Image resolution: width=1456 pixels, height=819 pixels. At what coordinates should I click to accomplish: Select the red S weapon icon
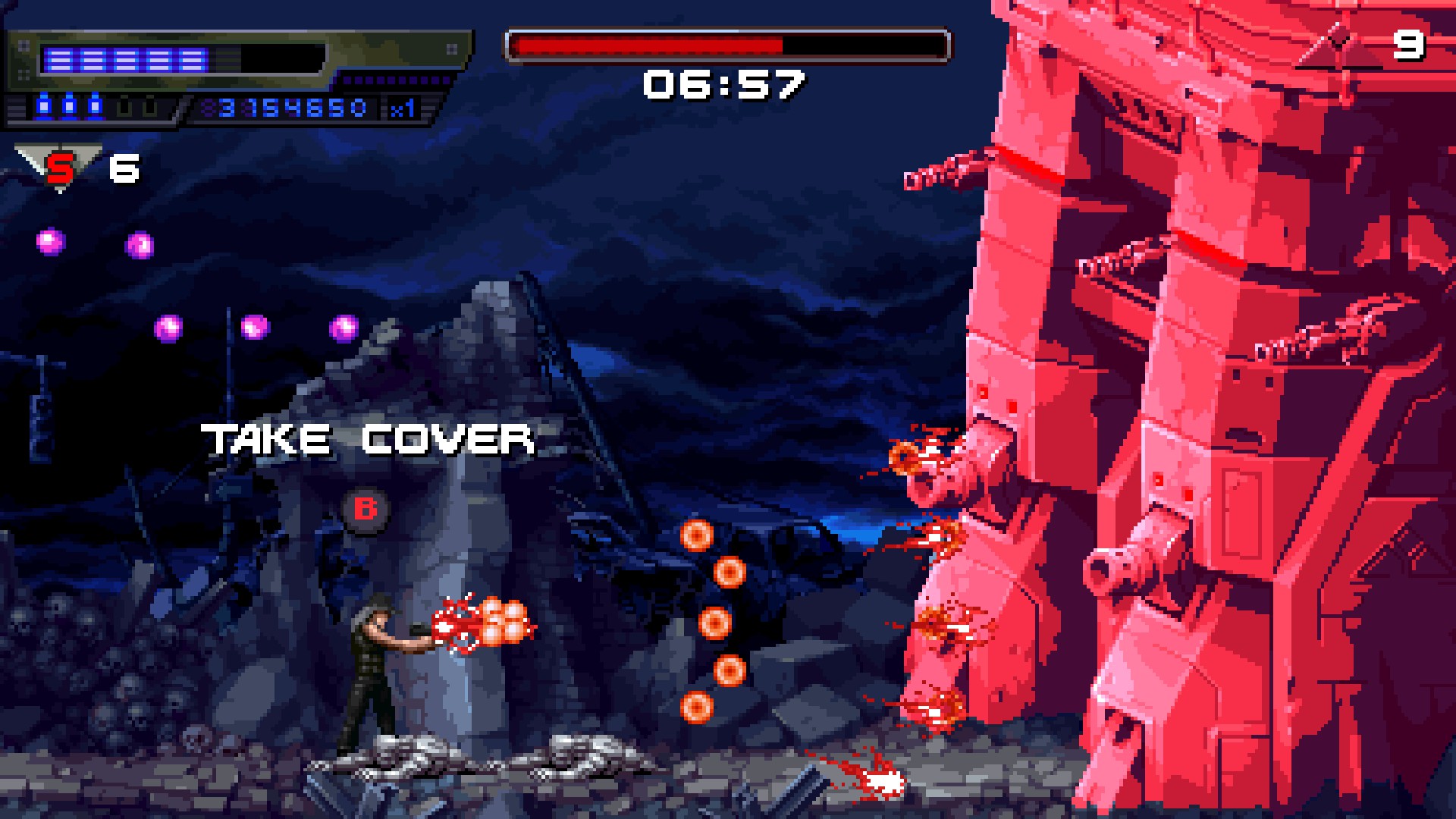59,168
